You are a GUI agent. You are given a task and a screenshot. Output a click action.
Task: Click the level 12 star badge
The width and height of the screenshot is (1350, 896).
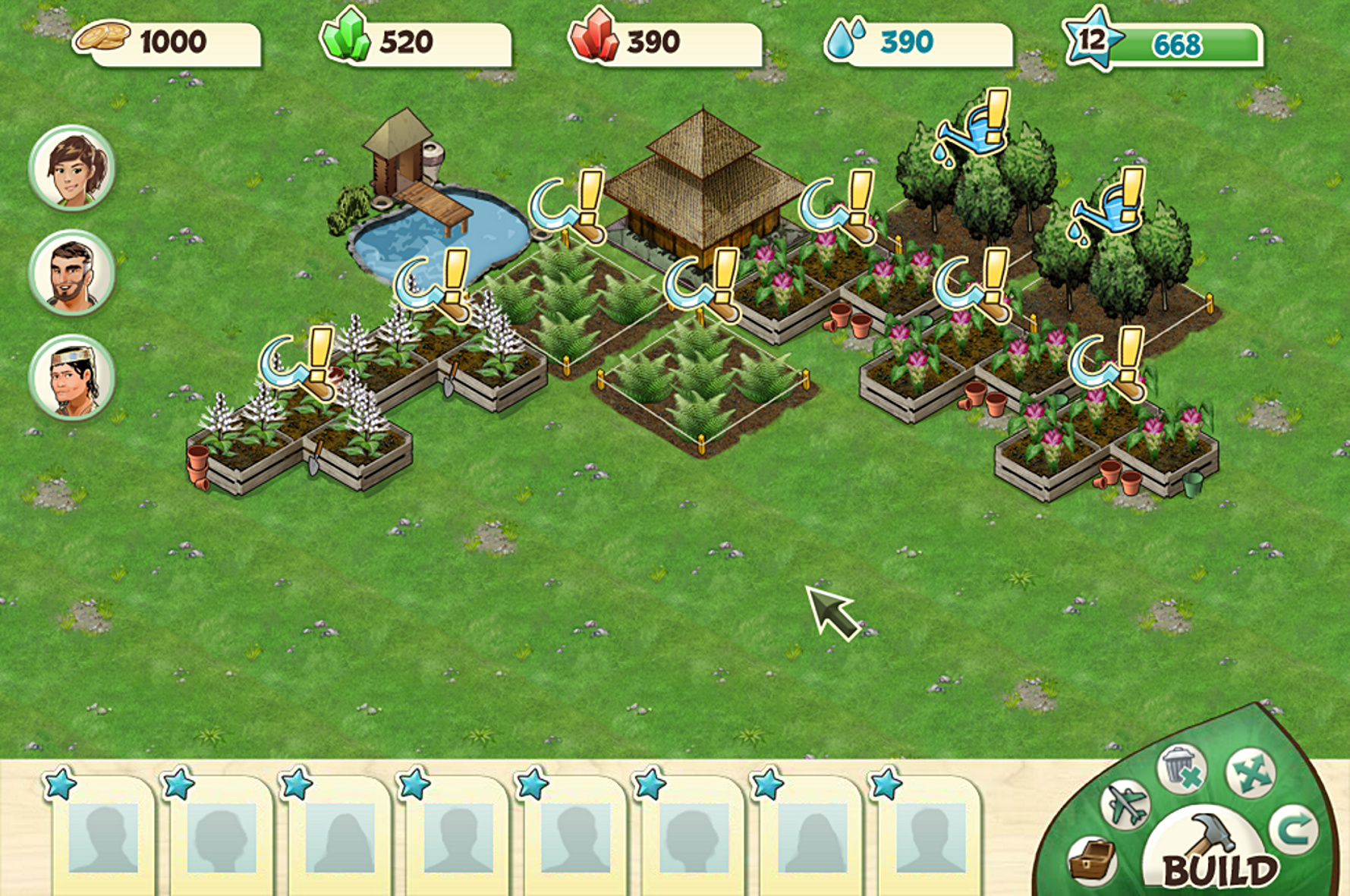click(1093, 38)
